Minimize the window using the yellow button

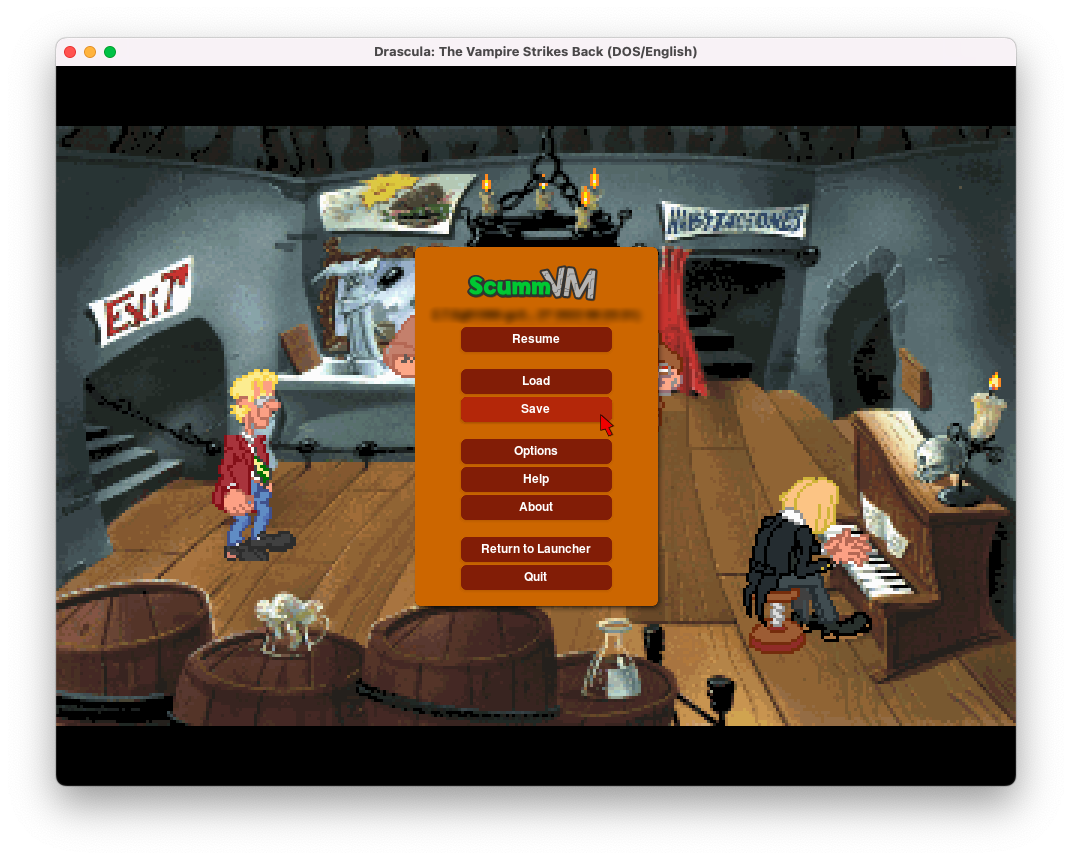(x=90, y=52)
